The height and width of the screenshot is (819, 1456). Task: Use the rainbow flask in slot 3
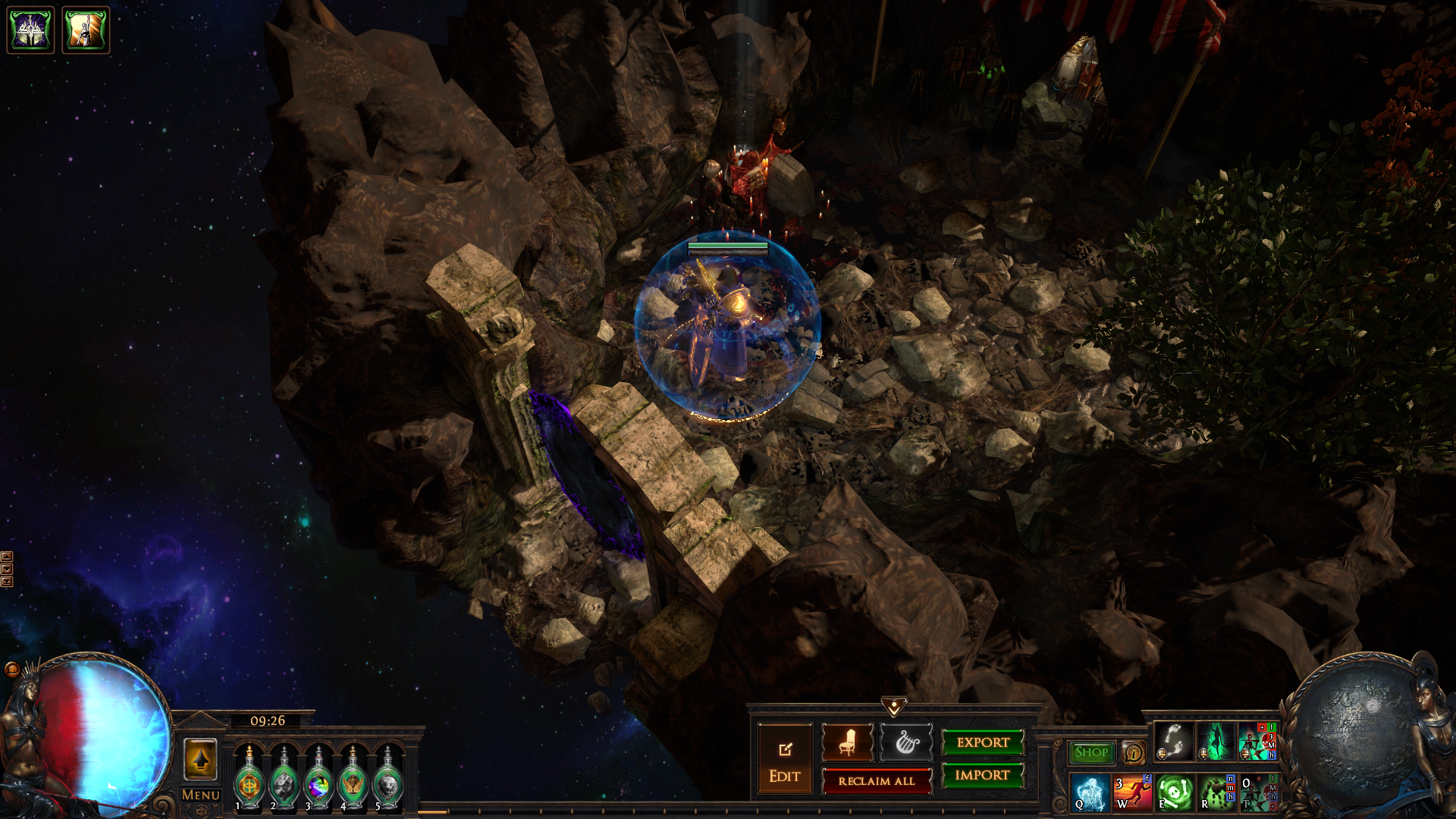(318, 780)
